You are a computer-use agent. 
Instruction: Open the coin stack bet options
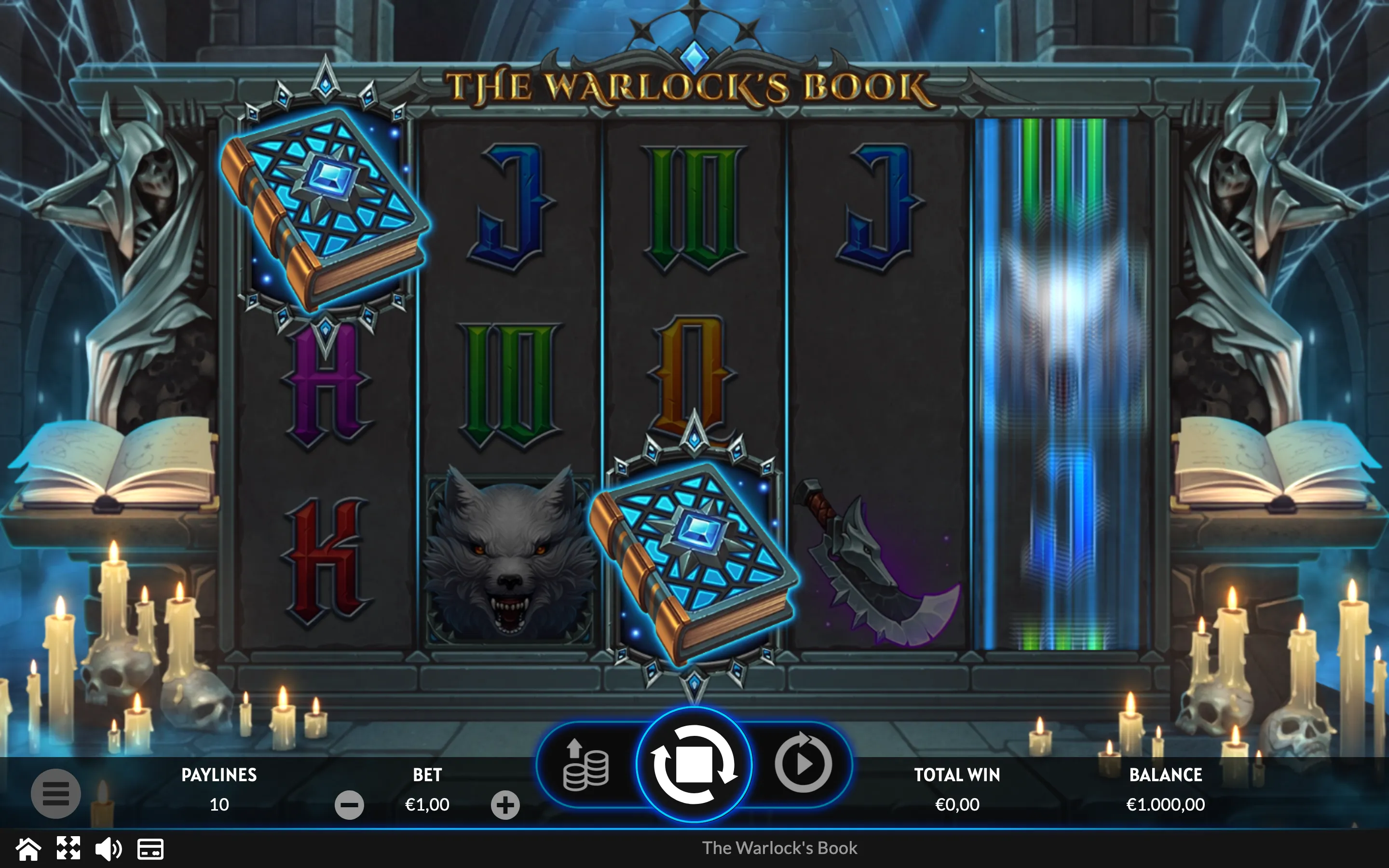586,766
